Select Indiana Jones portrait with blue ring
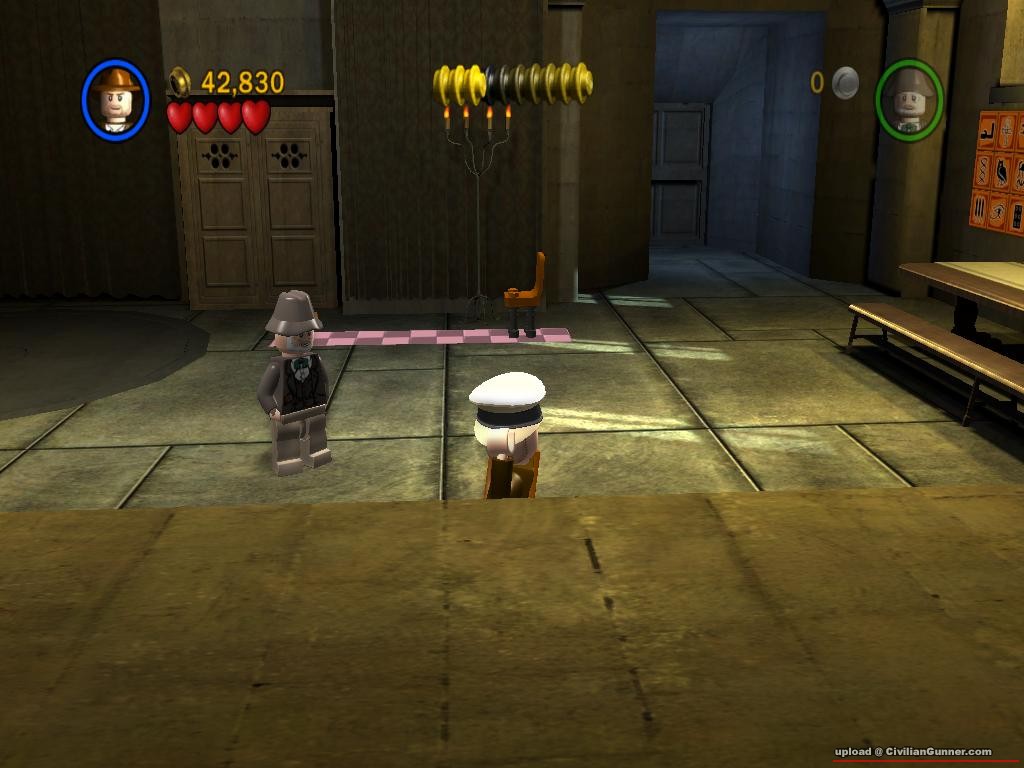1024x768 pixels. click(x=116, y=100)
